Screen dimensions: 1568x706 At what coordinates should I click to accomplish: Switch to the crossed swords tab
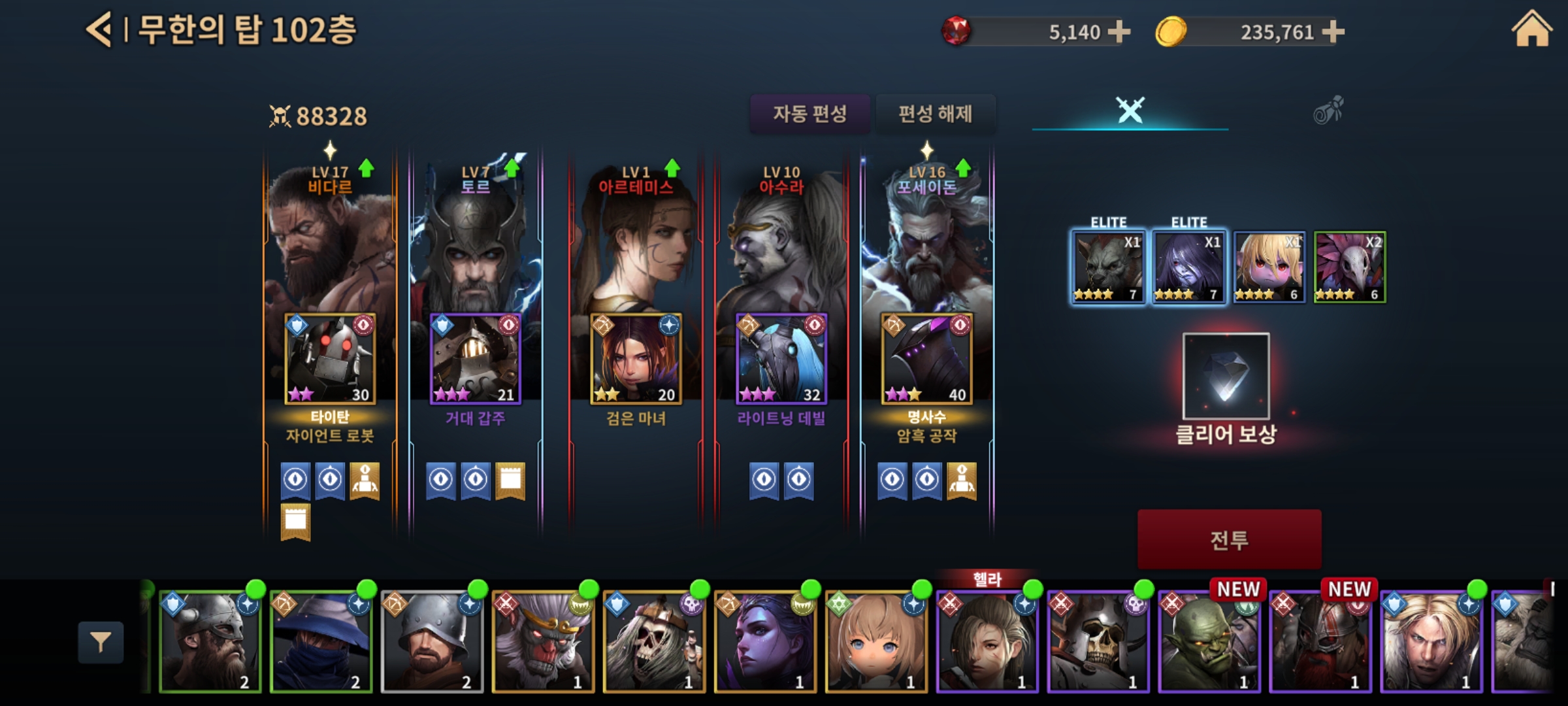pos(1130,110)
